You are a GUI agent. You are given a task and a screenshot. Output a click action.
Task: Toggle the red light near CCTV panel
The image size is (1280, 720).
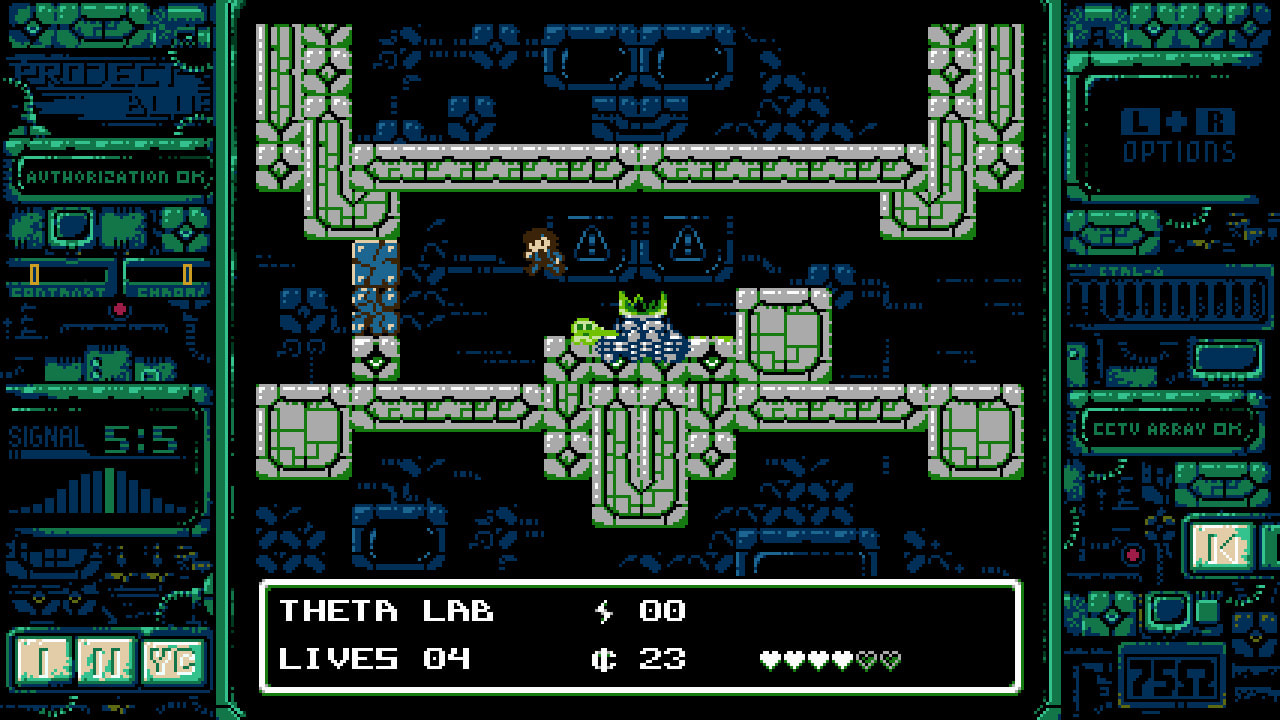coord(1133,554)
